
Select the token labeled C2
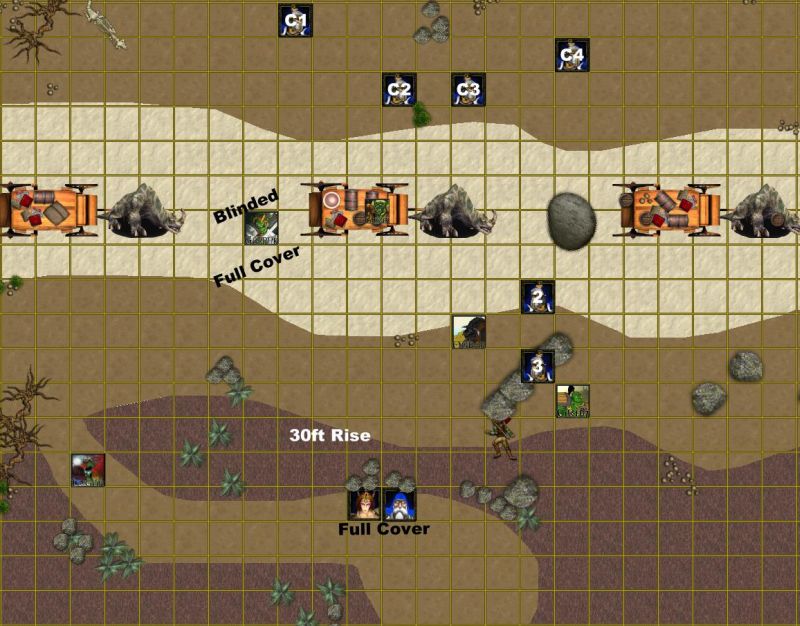(399, 90)
